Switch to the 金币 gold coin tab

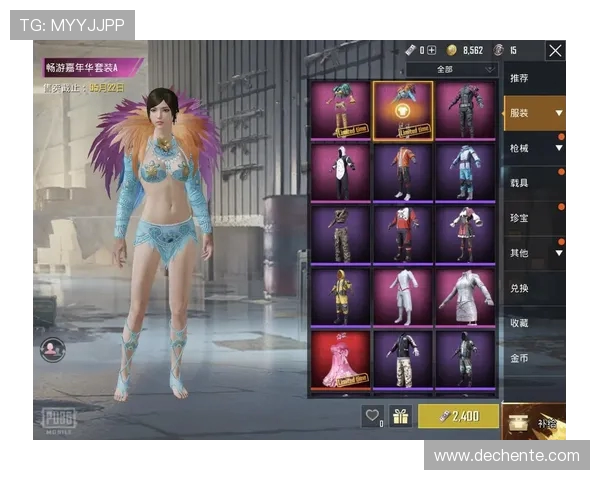[520, 357]
